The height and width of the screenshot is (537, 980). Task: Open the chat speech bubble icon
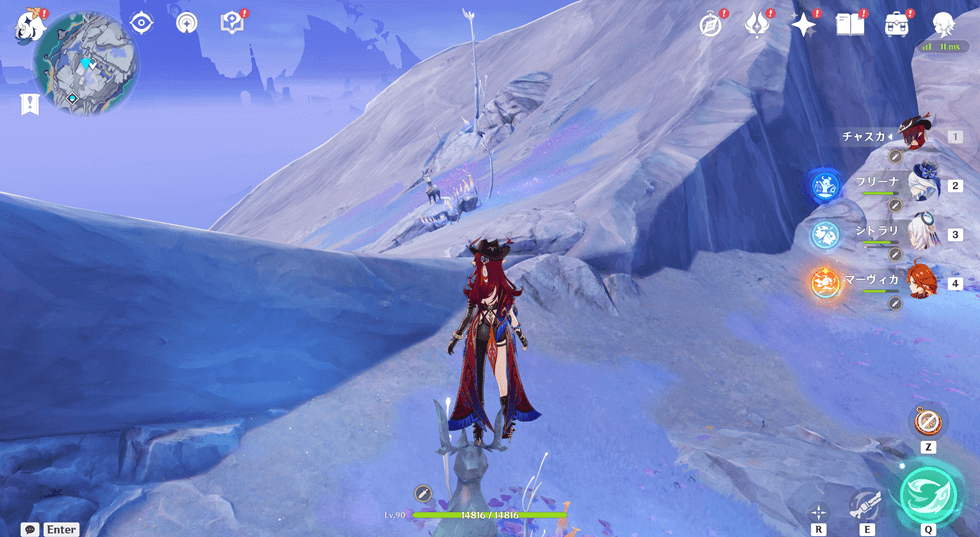(x=30, y=529)
